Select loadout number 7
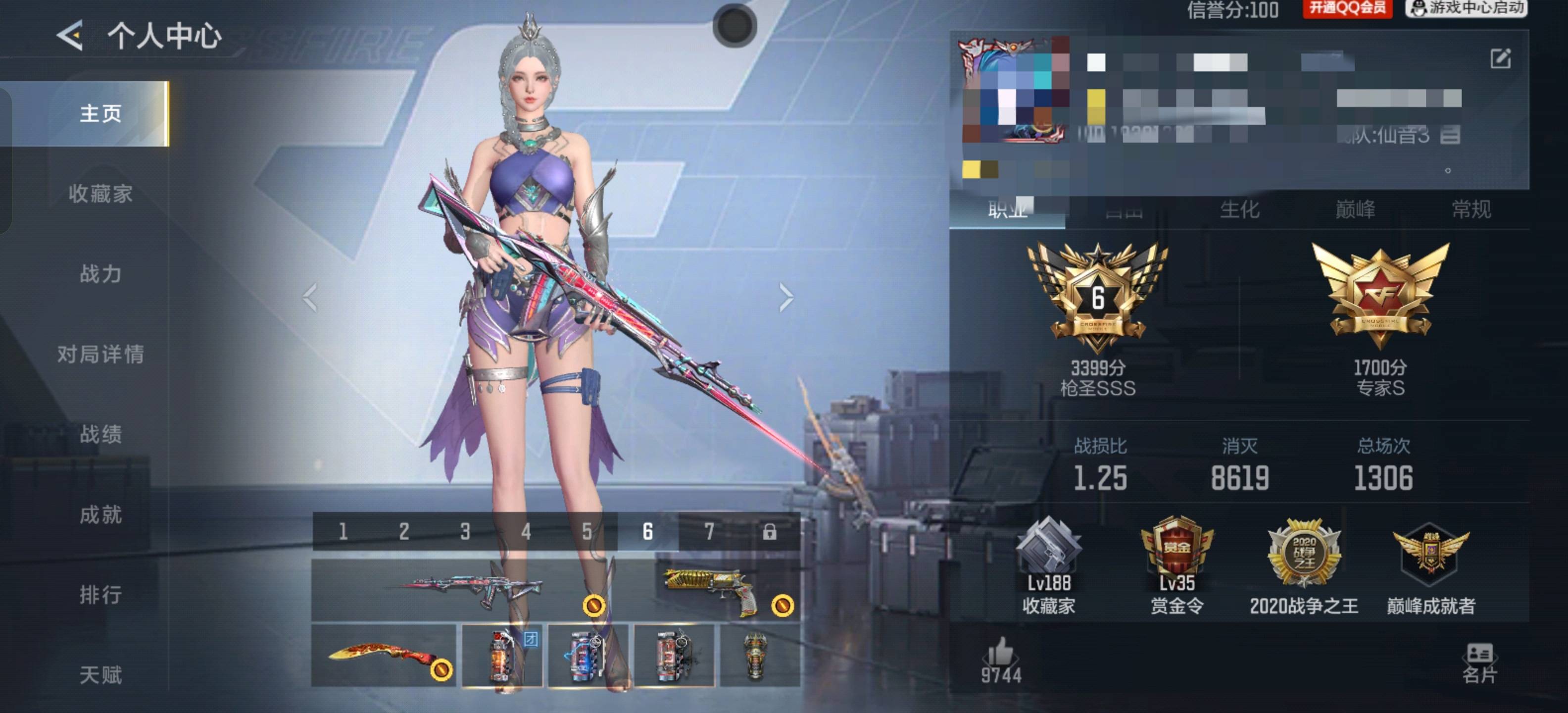Viewport: 1568px width, 713px height. coord(709,532)
